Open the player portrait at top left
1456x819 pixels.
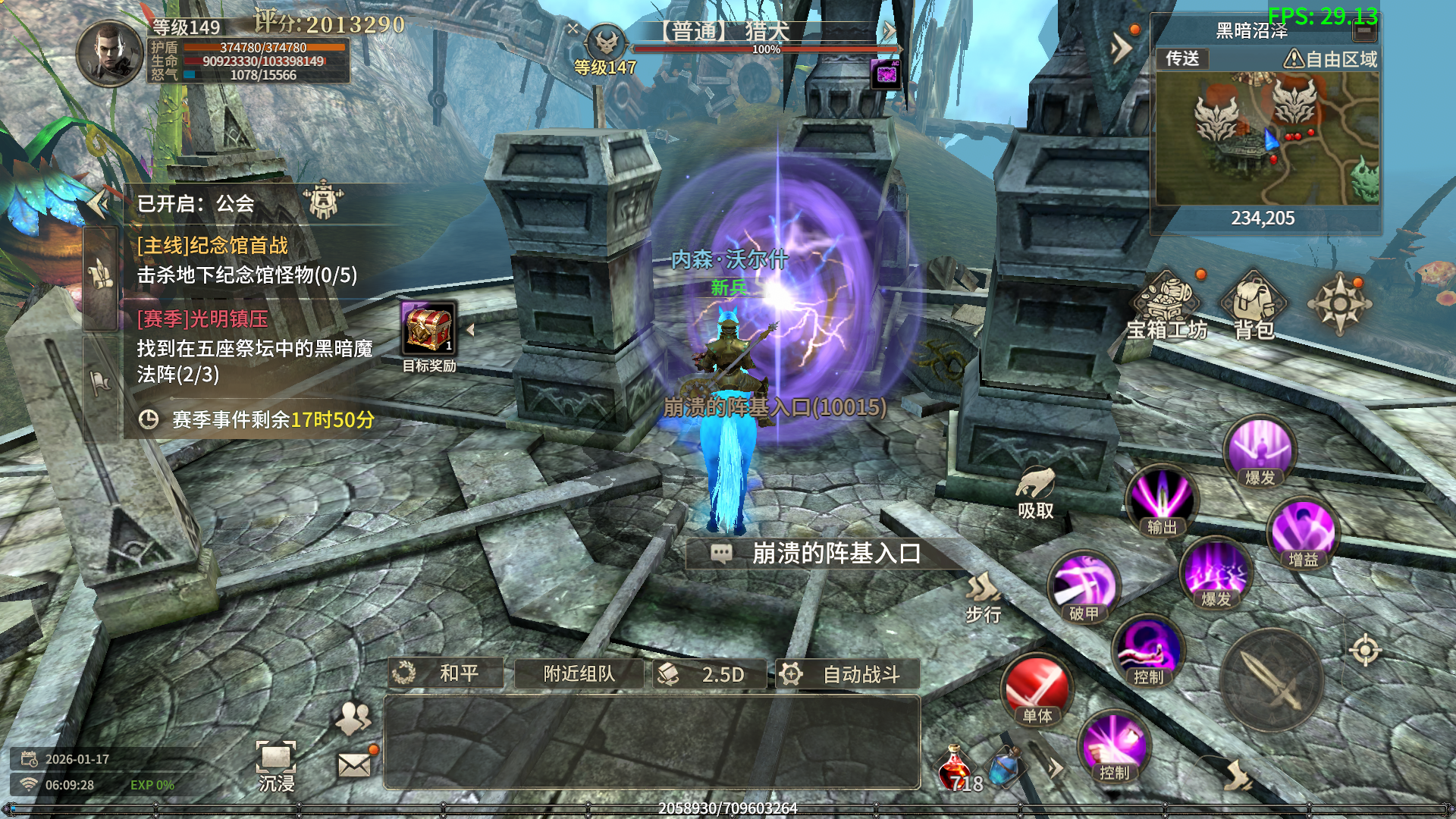[110, 53]
